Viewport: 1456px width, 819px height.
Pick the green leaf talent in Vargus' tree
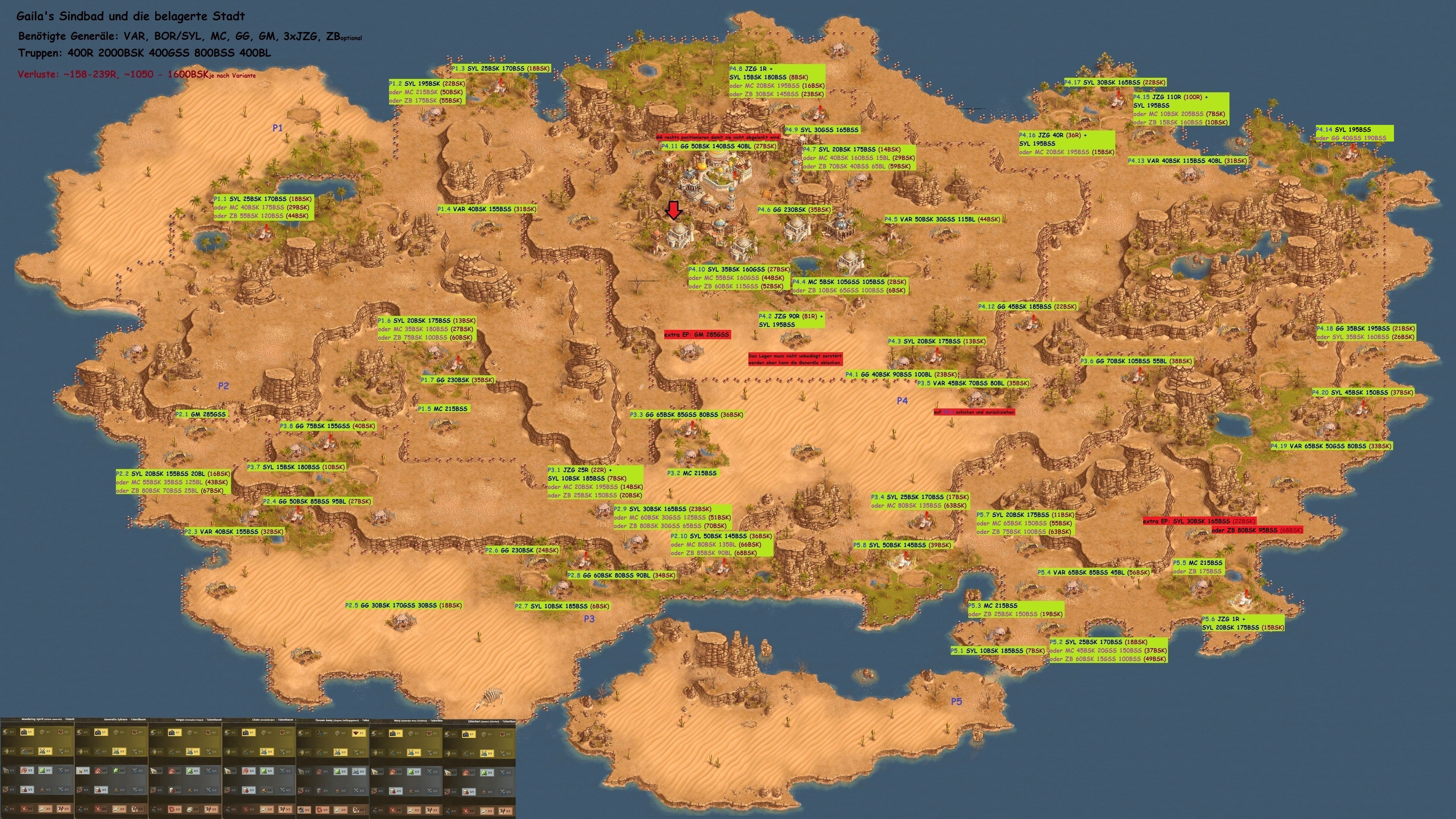pyautogui.click(x=190, y=771)
